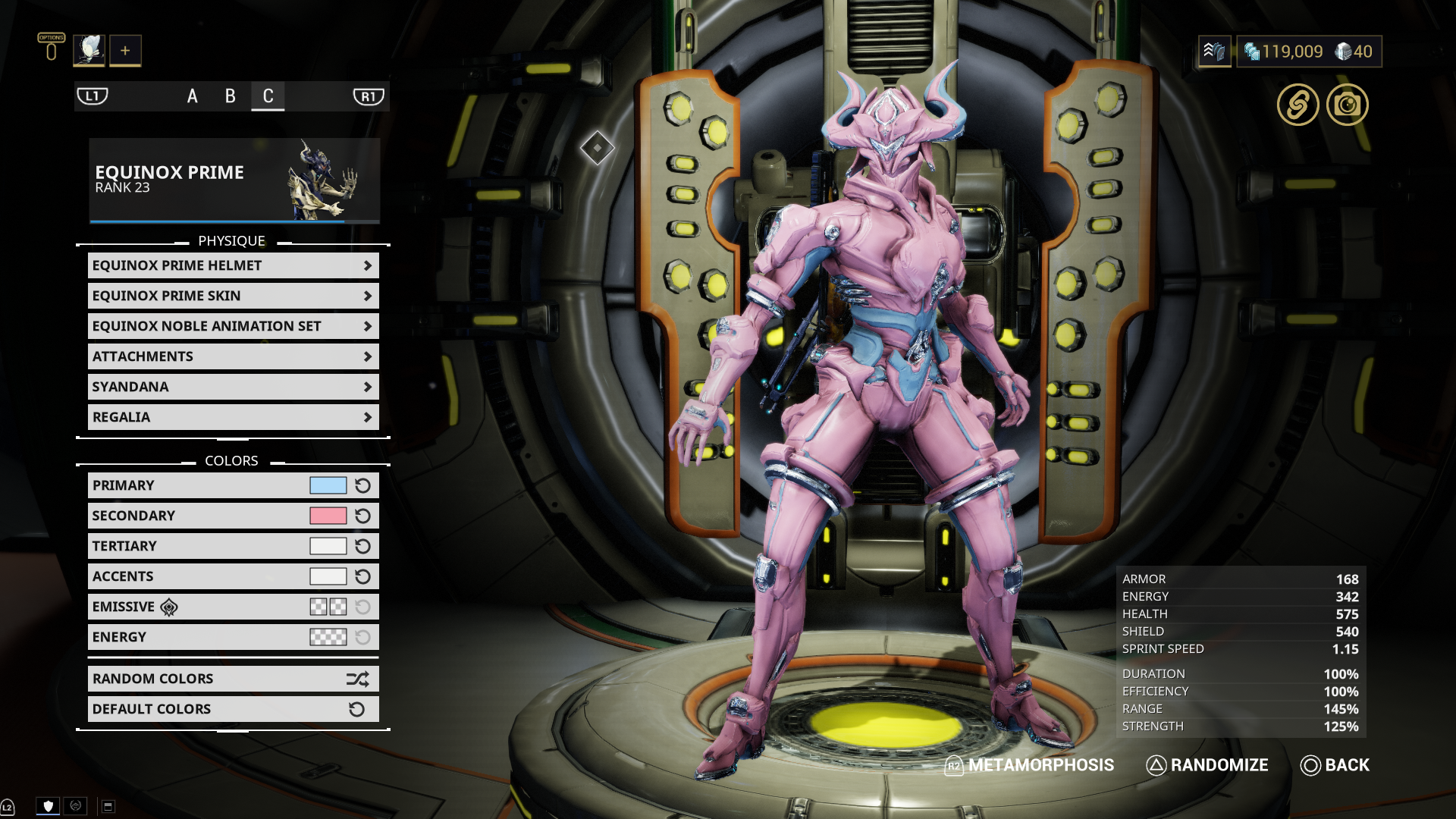
Task: Open the Emissive color picker
Action: (x=328, y=607)
